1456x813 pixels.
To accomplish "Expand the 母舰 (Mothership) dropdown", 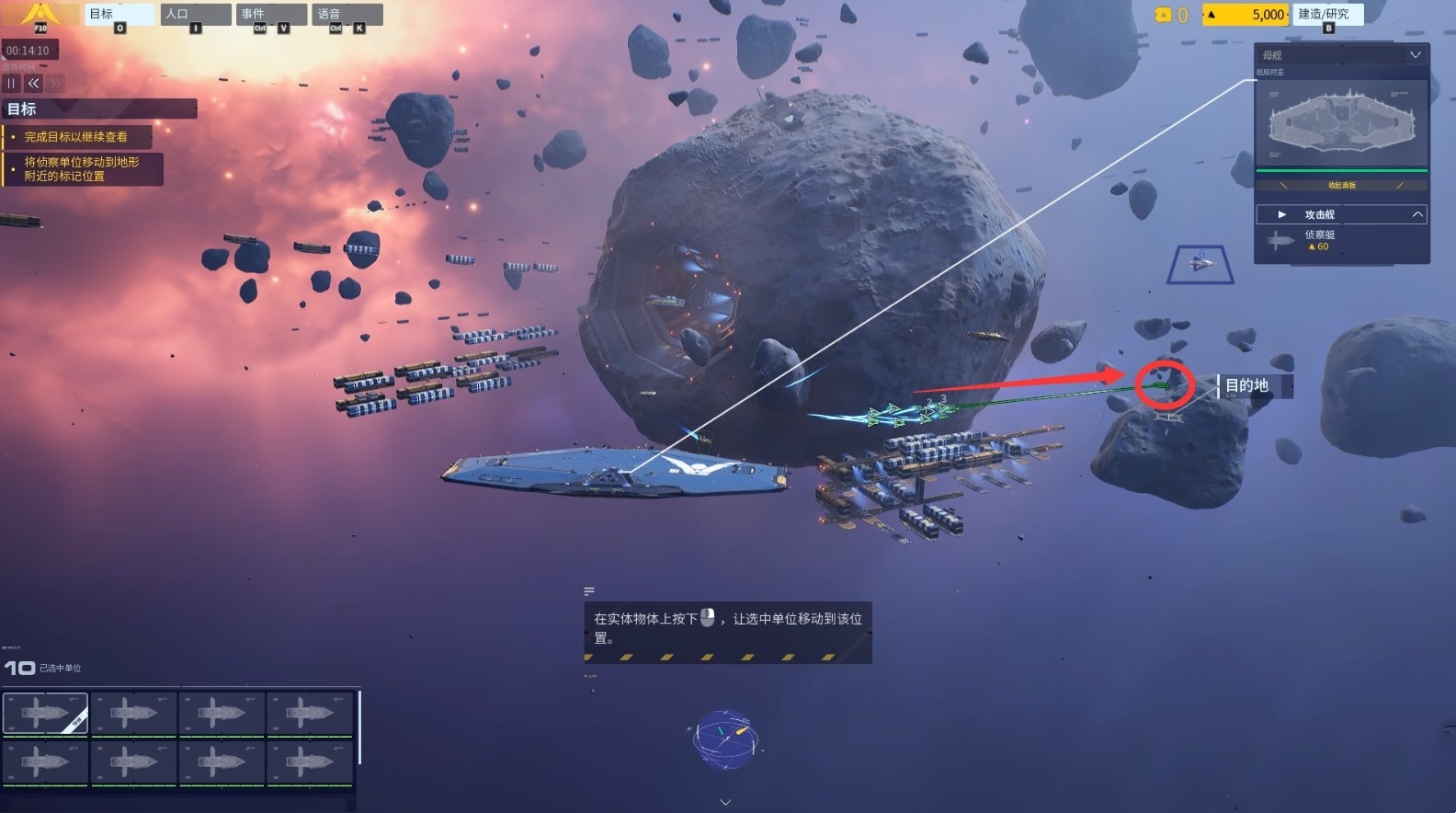I will pyautogui.click(x=1415, y=55).
